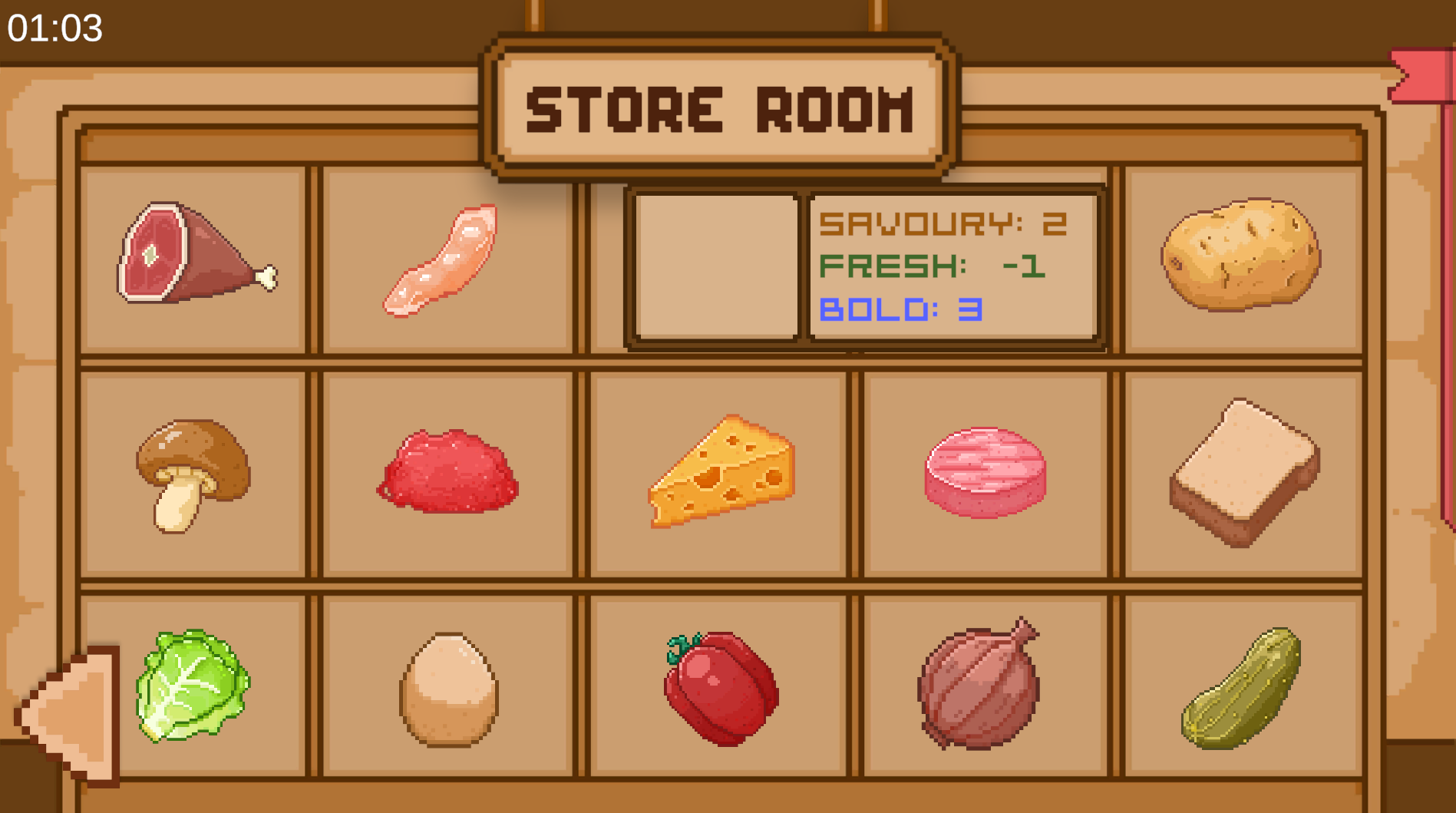Select the slice of bread
Viewport: 1456px width, 813px height.
click(x=1244, y=471)
